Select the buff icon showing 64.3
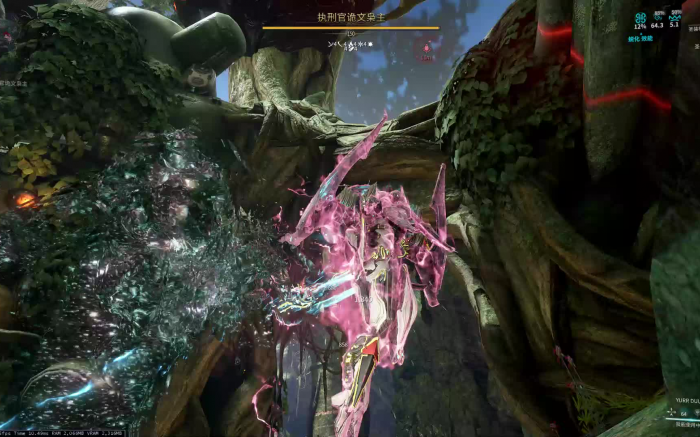The image size is (700, 437). coord(658,16)
